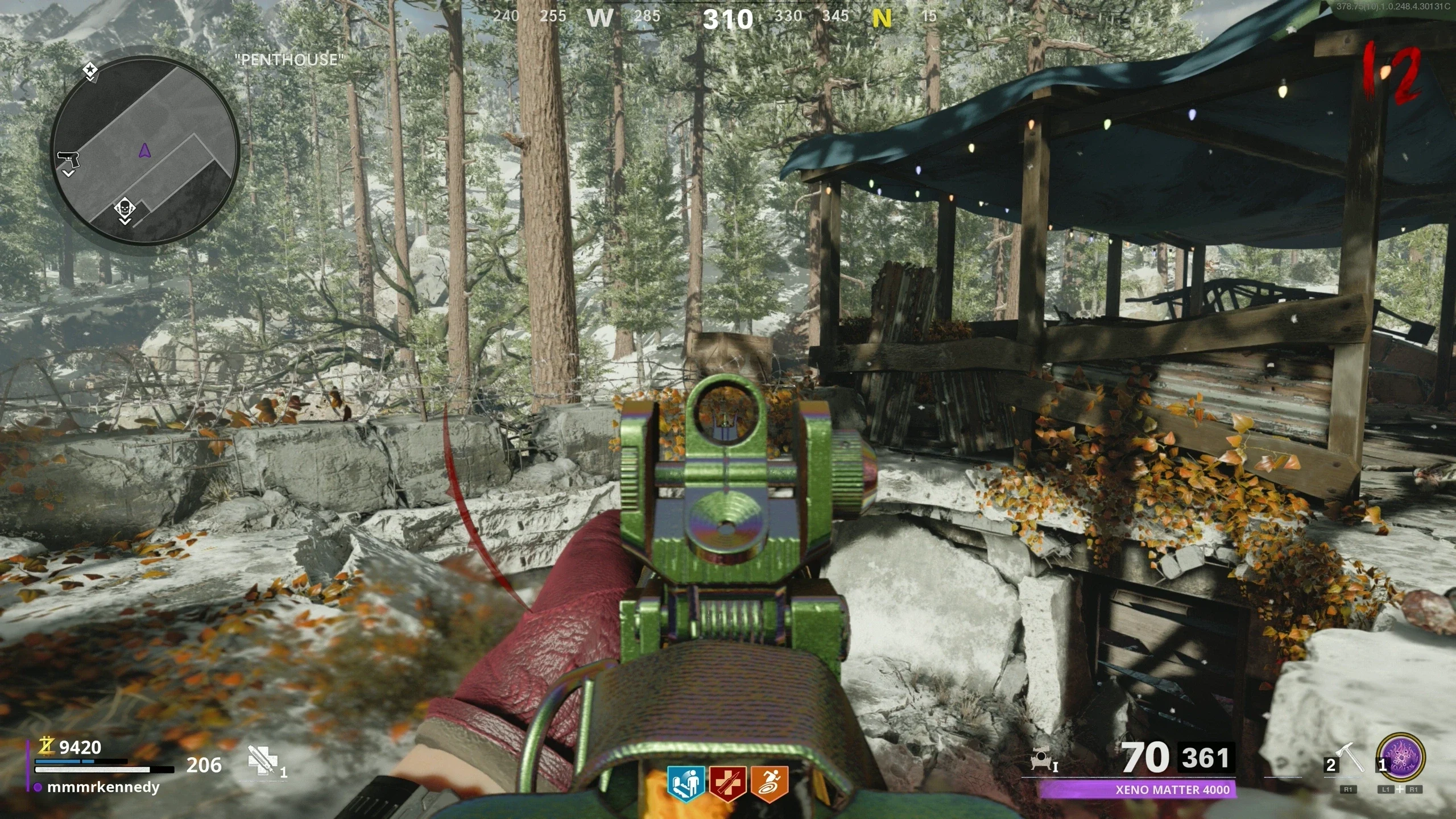The image size is (1456, 819).
Task: Select the tomahawk lethal equipment icon
Action: [1350, 759]
